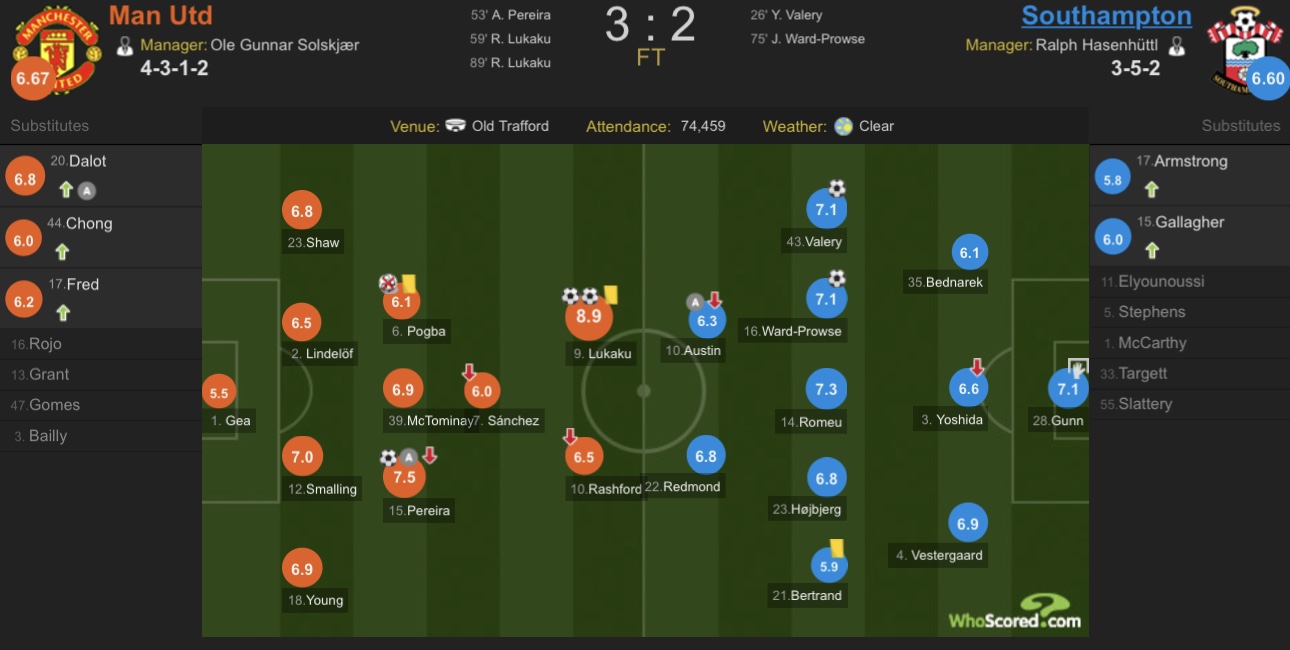1290x650 pixels.
Task: Select substitute Fred in the list
Action: [100, 298]
